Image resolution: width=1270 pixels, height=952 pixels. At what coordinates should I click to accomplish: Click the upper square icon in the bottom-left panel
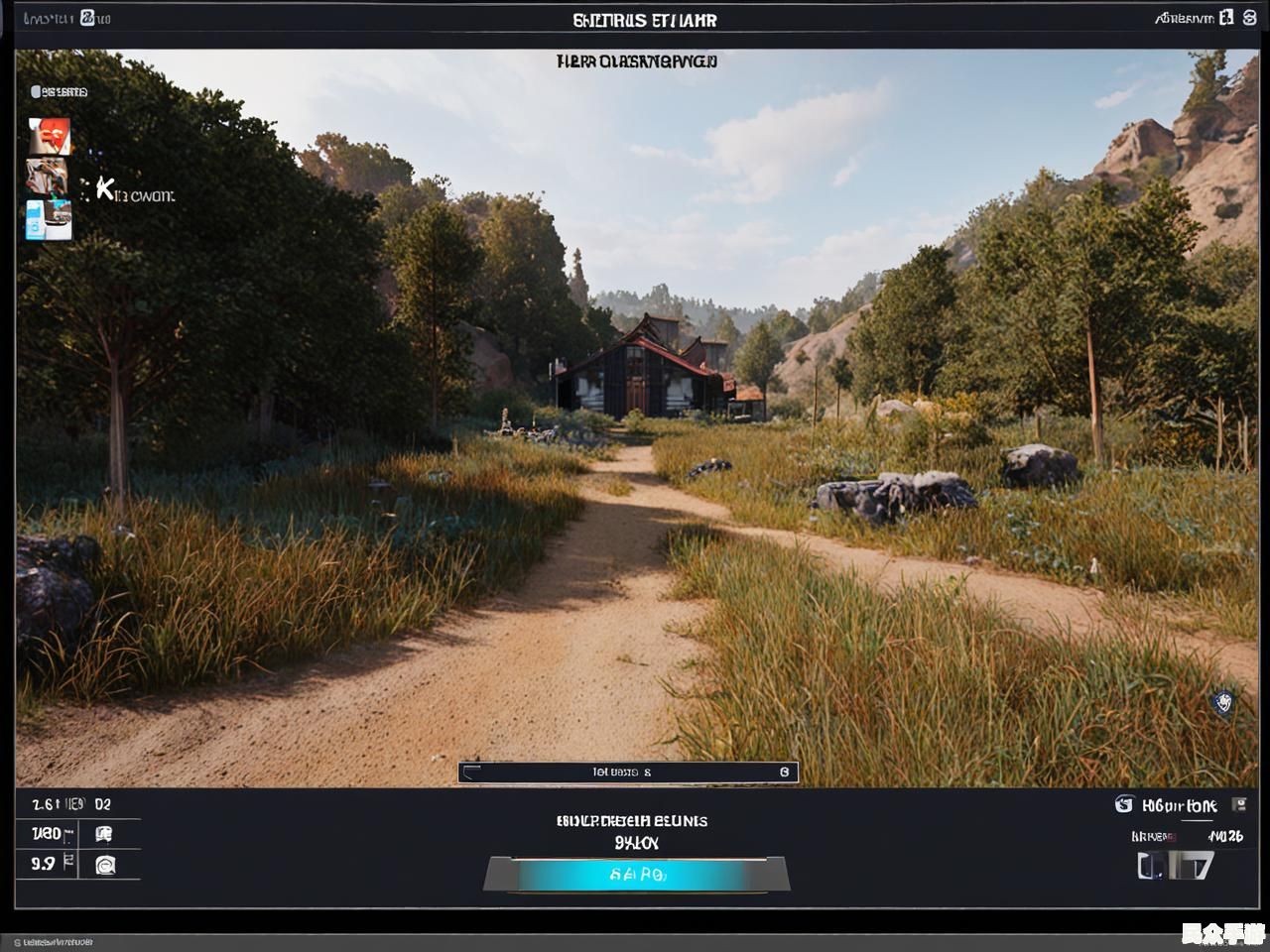point(103,834)
